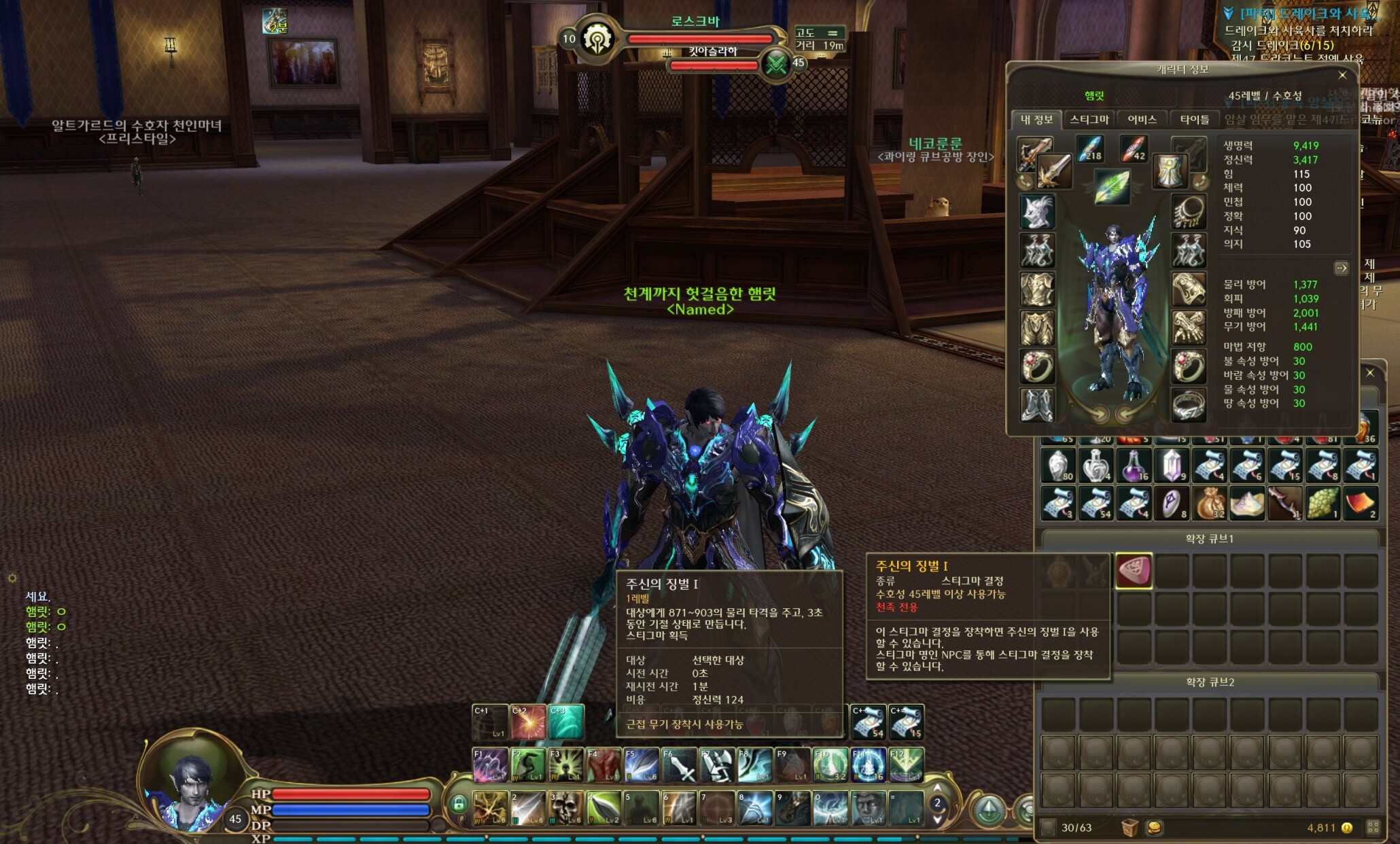Use the scroll item with 54 count on quickbar
Viewport: 1400px width, 844px height.
868,722
